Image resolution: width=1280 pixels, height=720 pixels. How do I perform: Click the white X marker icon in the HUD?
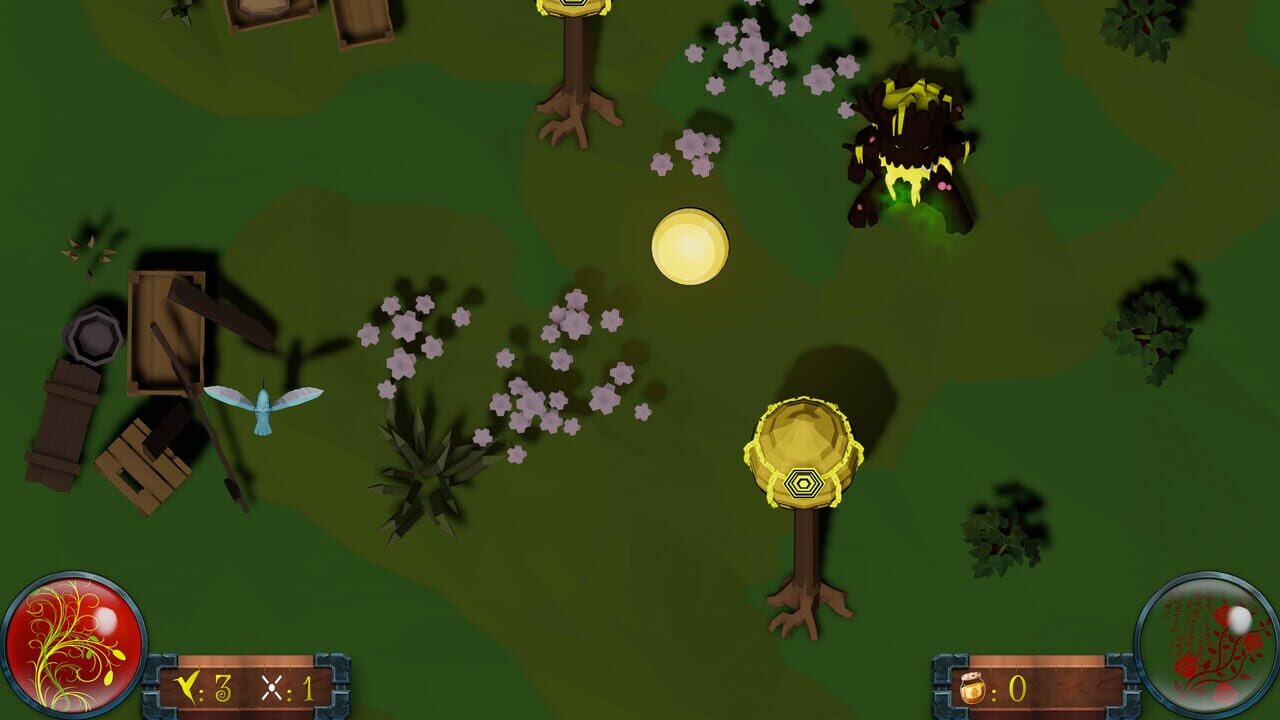coord(271,687)
